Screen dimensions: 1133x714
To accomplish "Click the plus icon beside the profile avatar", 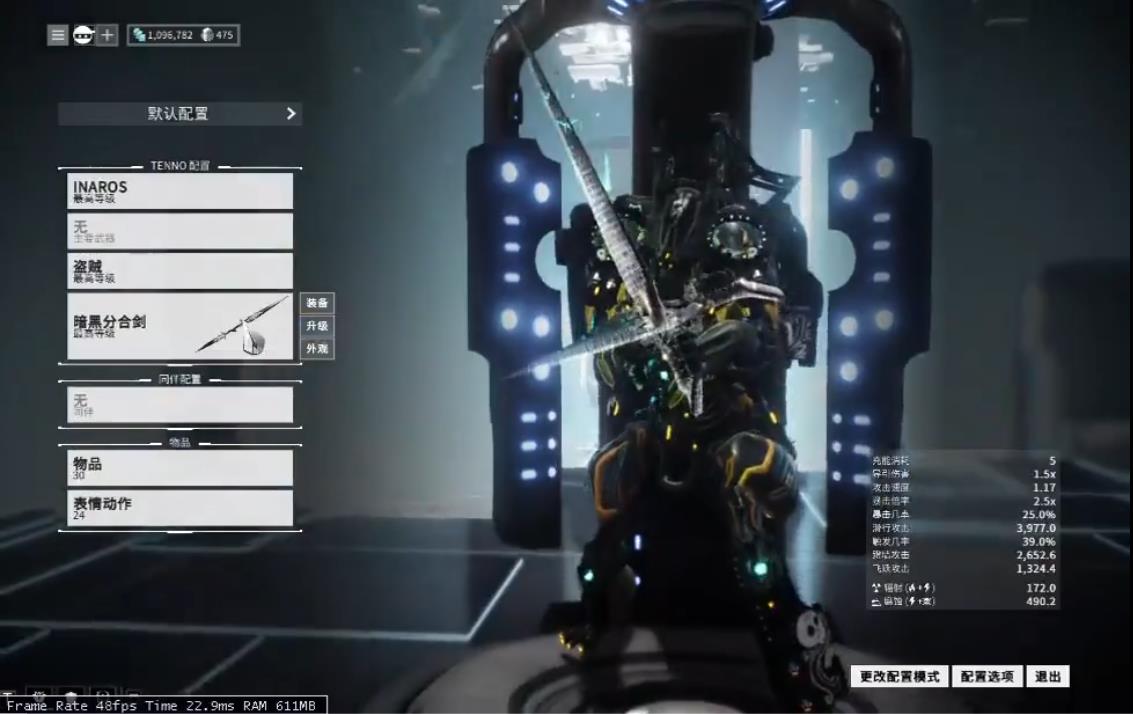I will click(x=107, y=35).
